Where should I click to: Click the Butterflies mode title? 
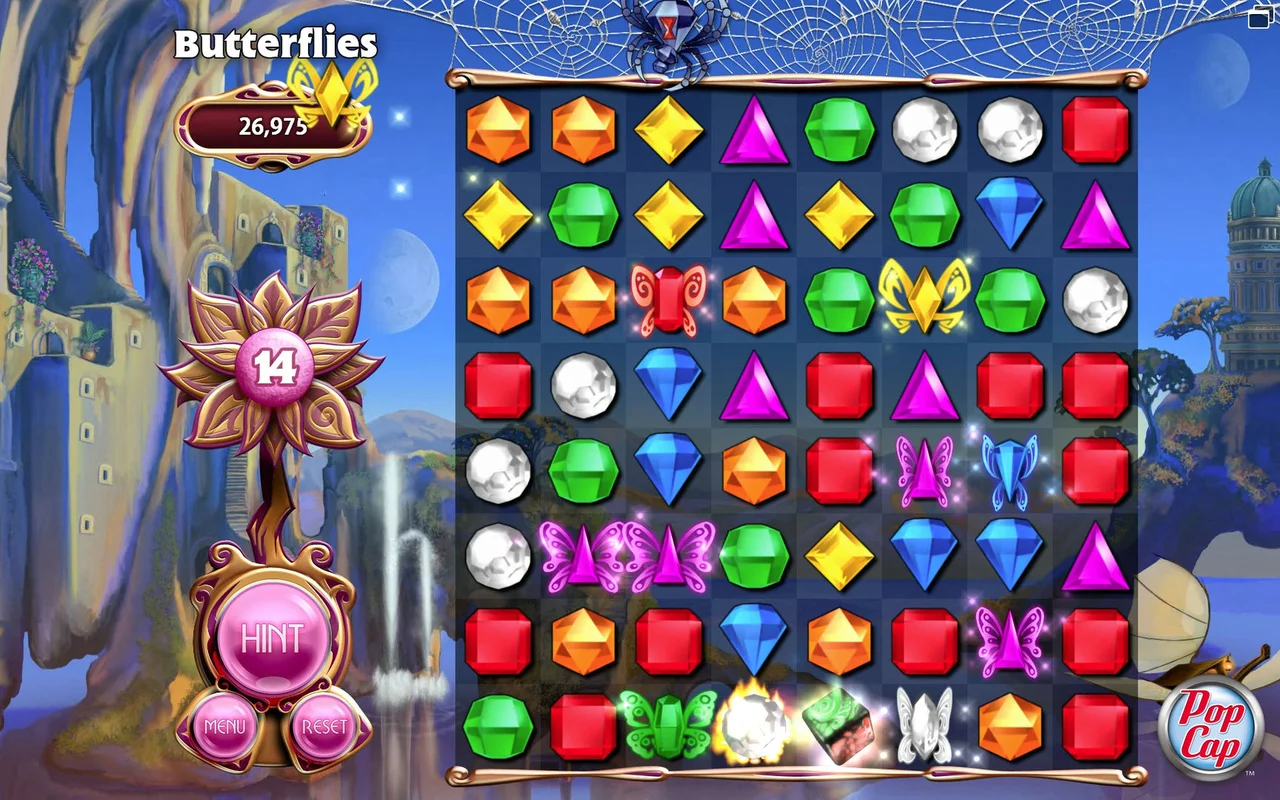277,44
